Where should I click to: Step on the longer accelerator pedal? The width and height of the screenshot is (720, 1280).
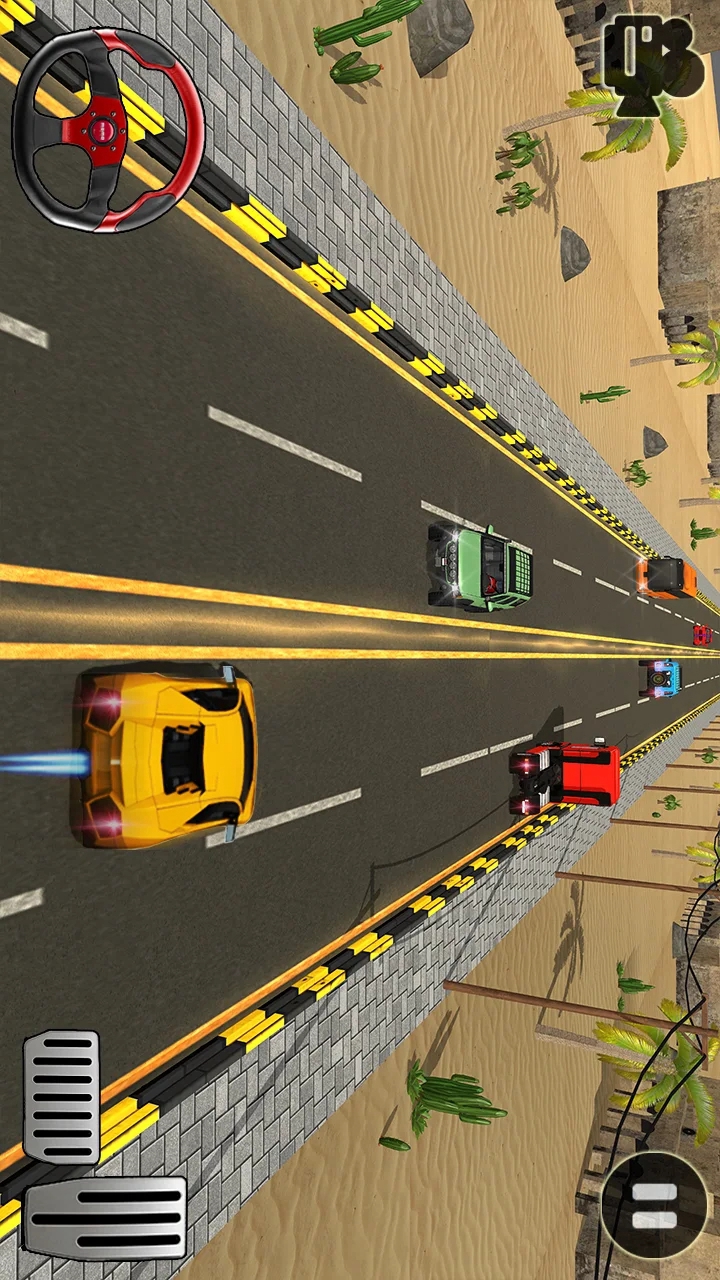[106, 1216]
